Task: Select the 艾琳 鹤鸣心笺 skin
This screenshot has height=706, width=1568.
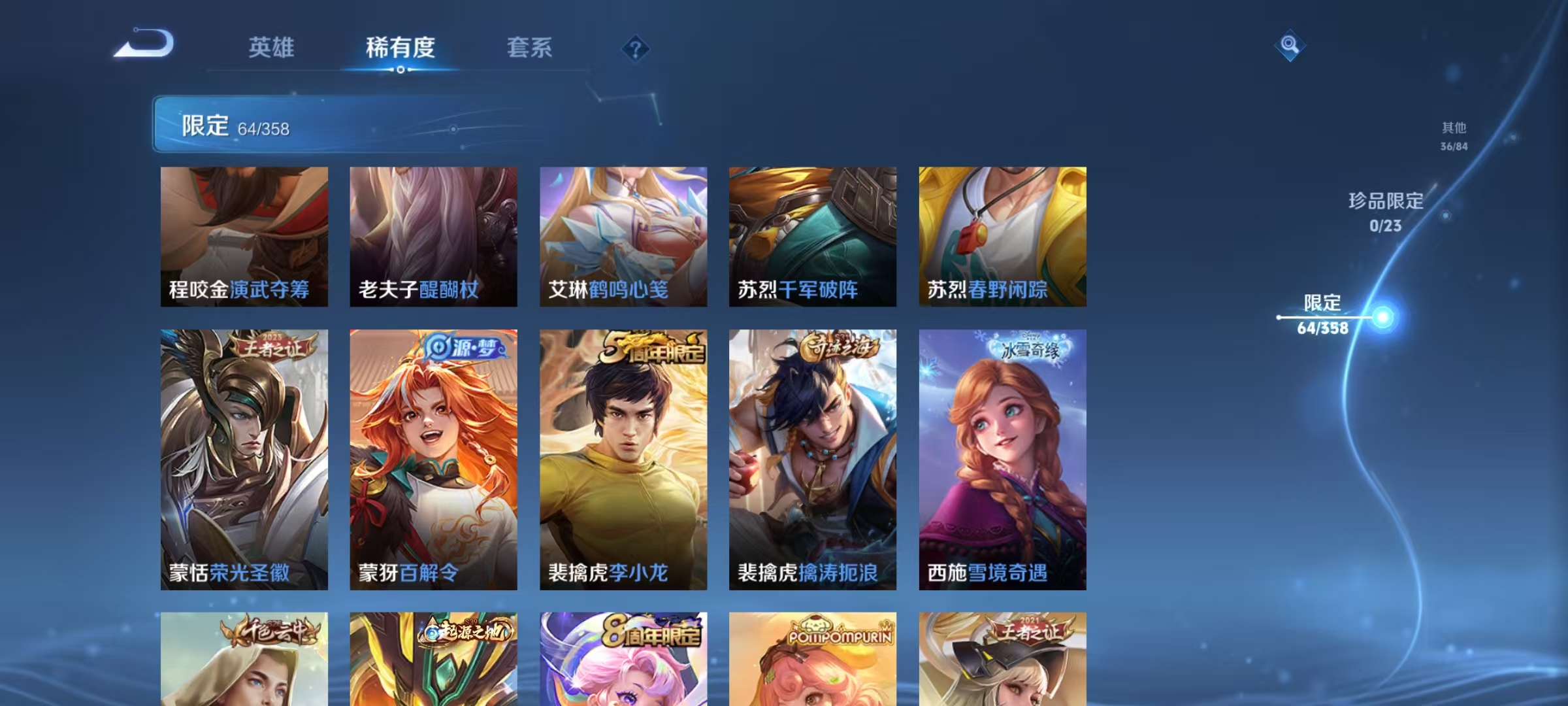Action: 623,235
